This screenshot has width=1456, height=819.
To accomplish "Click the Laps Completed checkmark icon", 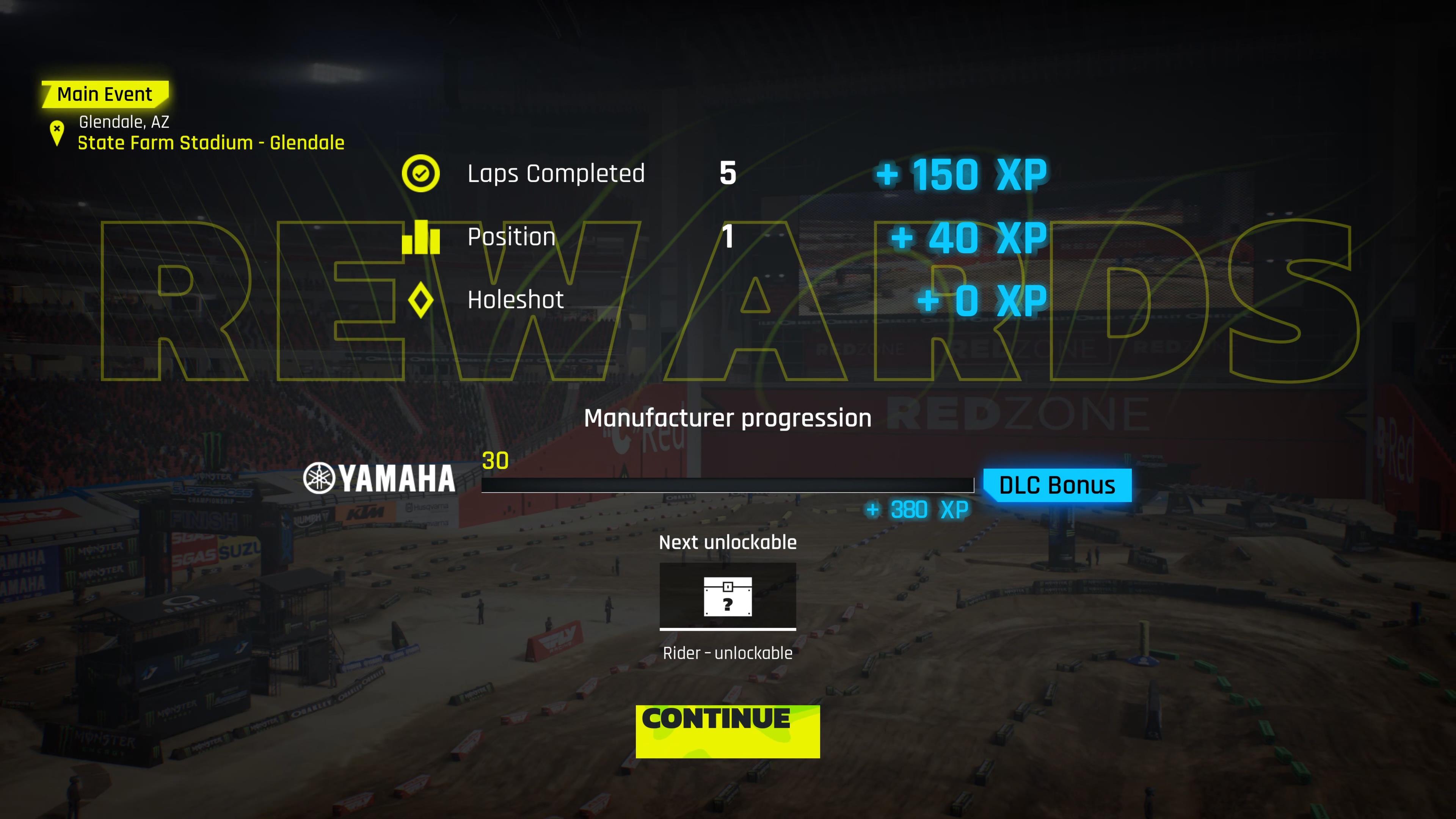I will pyautogui.click(x=420, y=174).
